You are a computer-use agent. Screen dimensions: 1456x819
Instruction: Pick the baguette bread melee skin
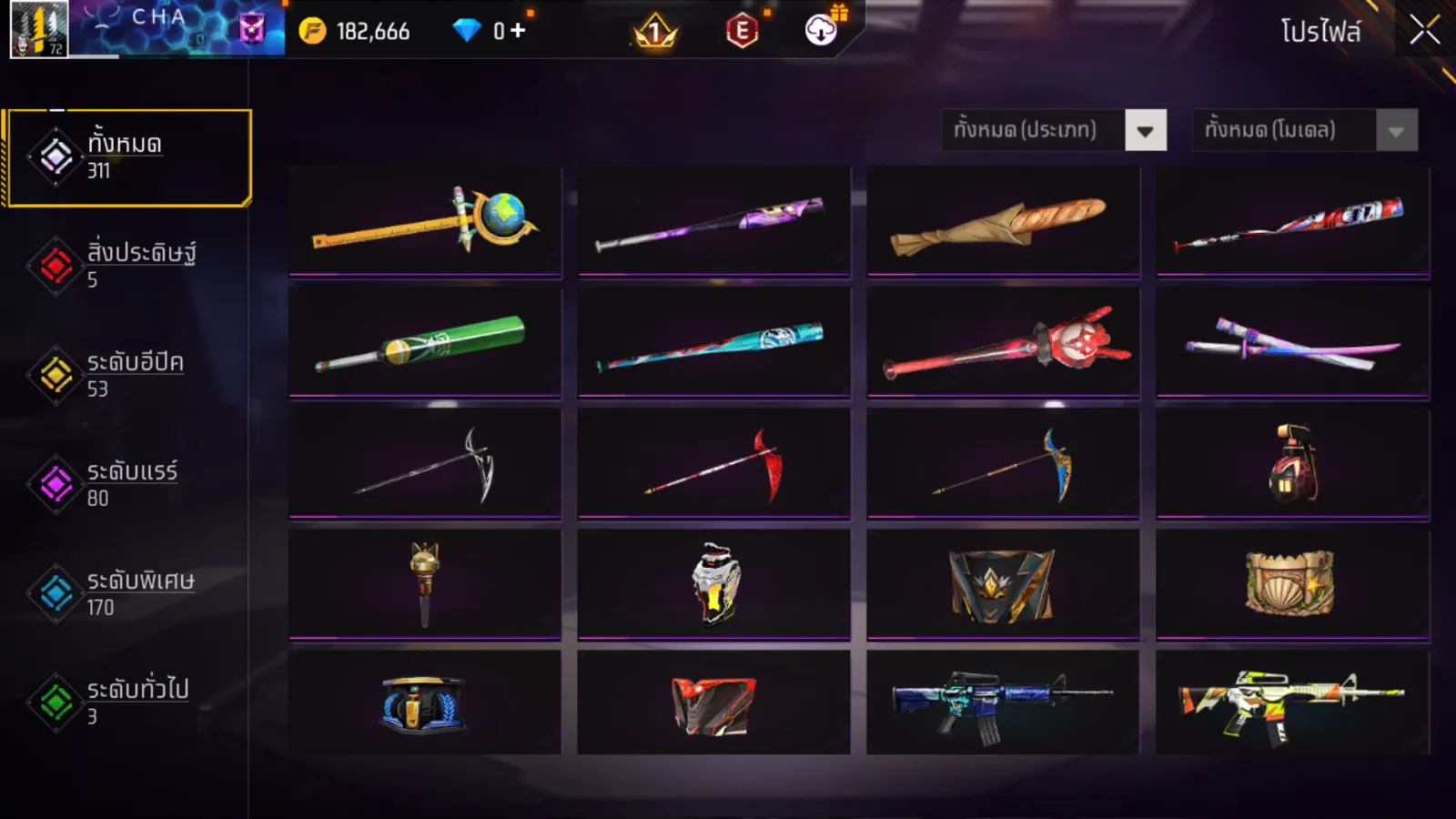tap(1003, 220)
